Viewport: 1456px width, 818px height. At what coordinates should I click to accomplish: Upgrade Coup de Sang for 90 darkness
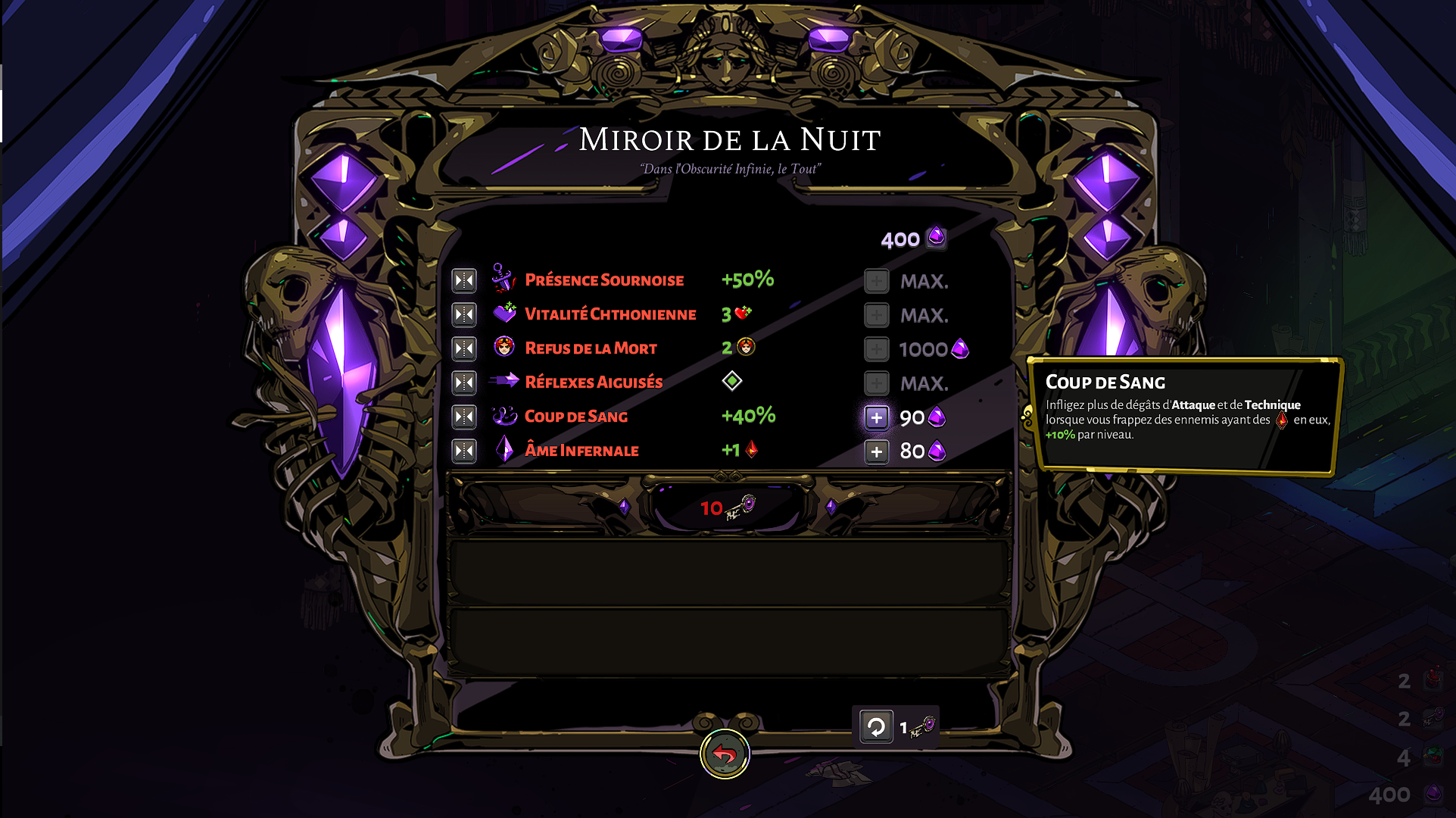(x=876, y=417)
